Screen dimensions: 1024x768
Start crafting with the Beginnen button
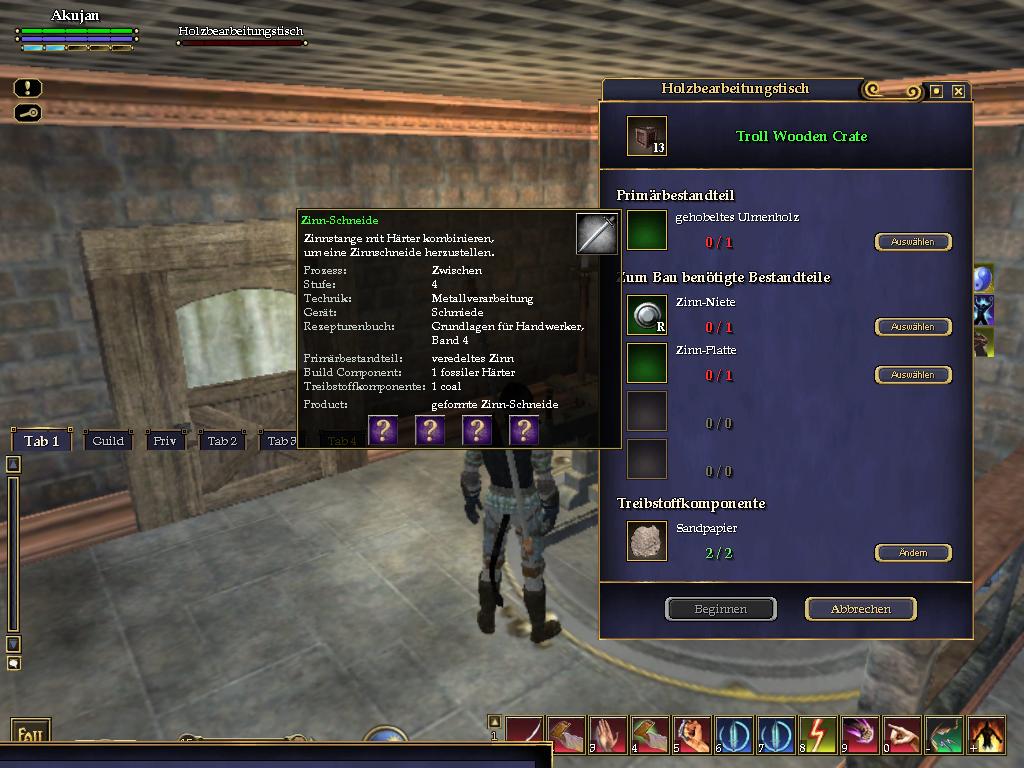point(720,609)
